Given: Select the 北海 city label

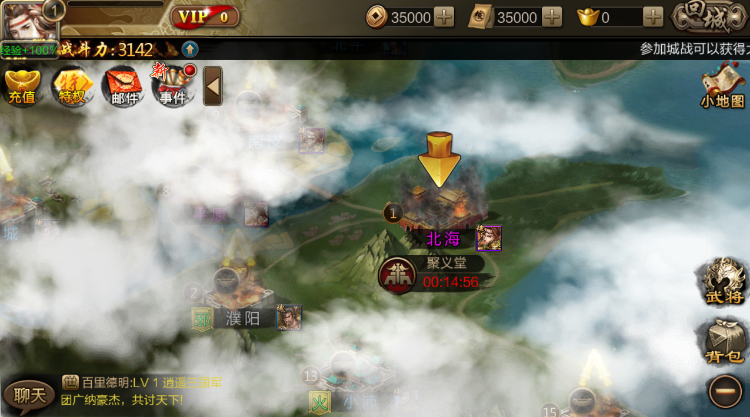Looking at the screenshot, I should coord(445,239).
